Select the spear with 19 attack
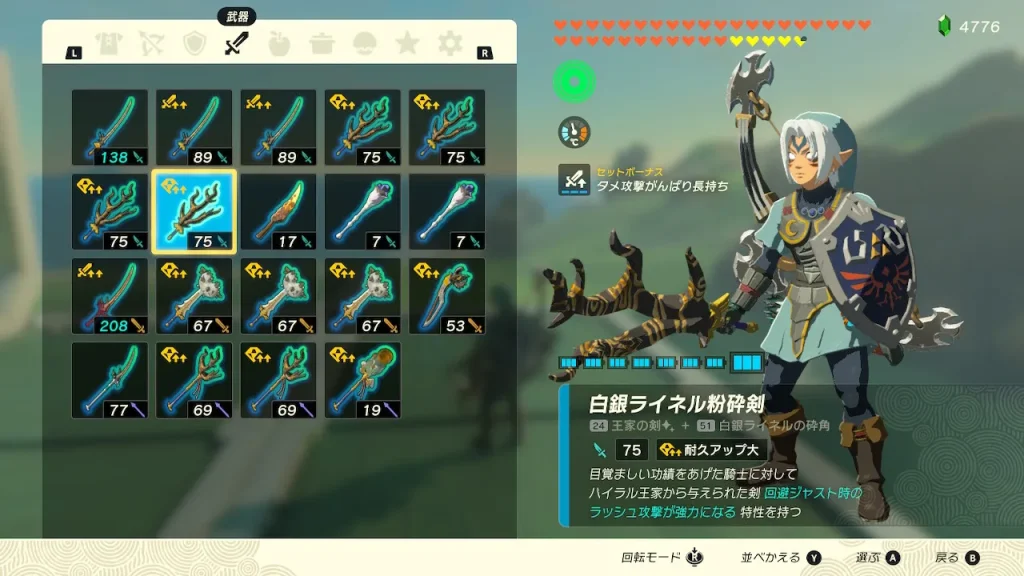 pos(363,380)
